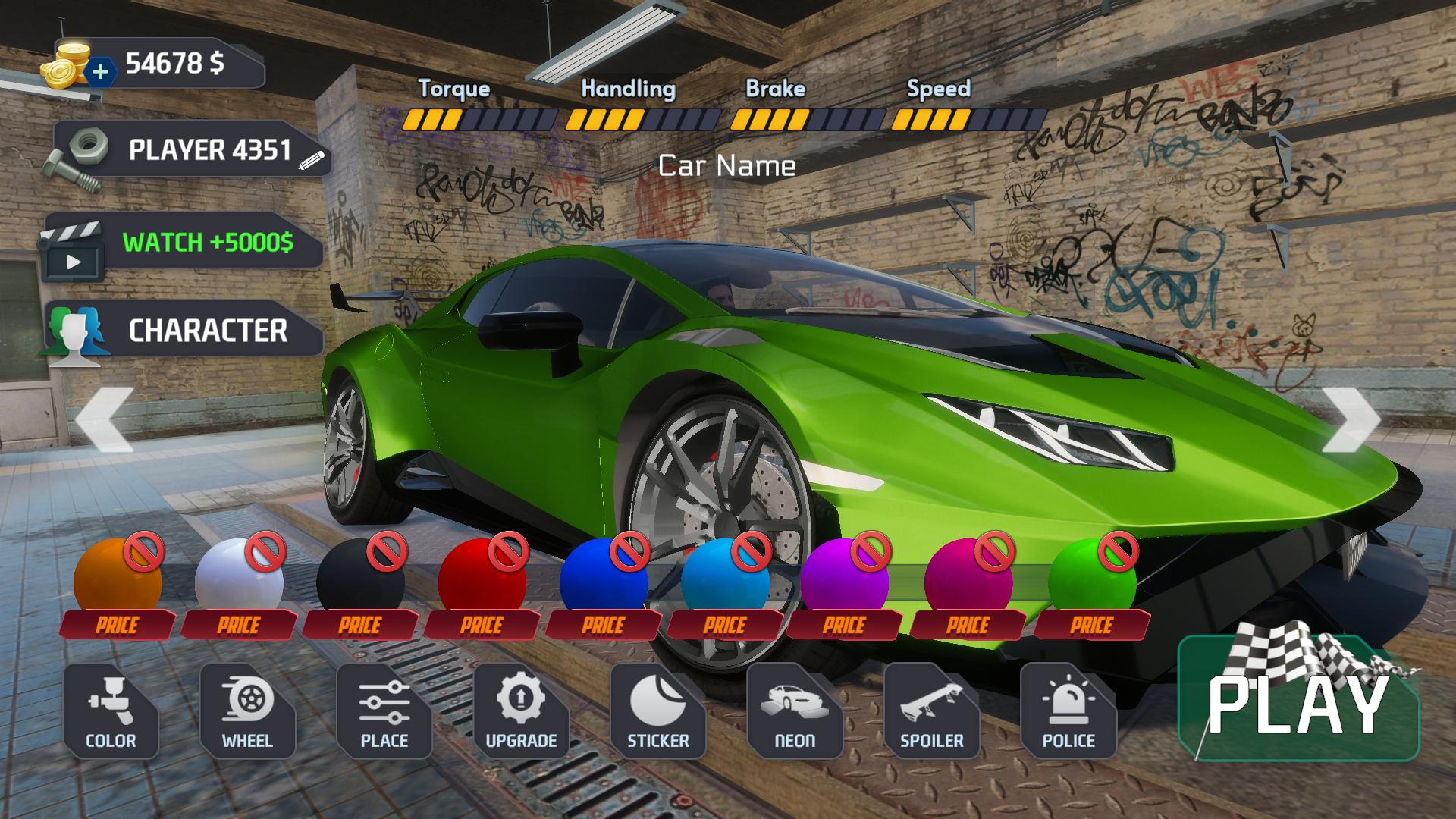1456x819 pixels.
Task: Watch an ad for +5000$
Action: (x=182, y=243)
